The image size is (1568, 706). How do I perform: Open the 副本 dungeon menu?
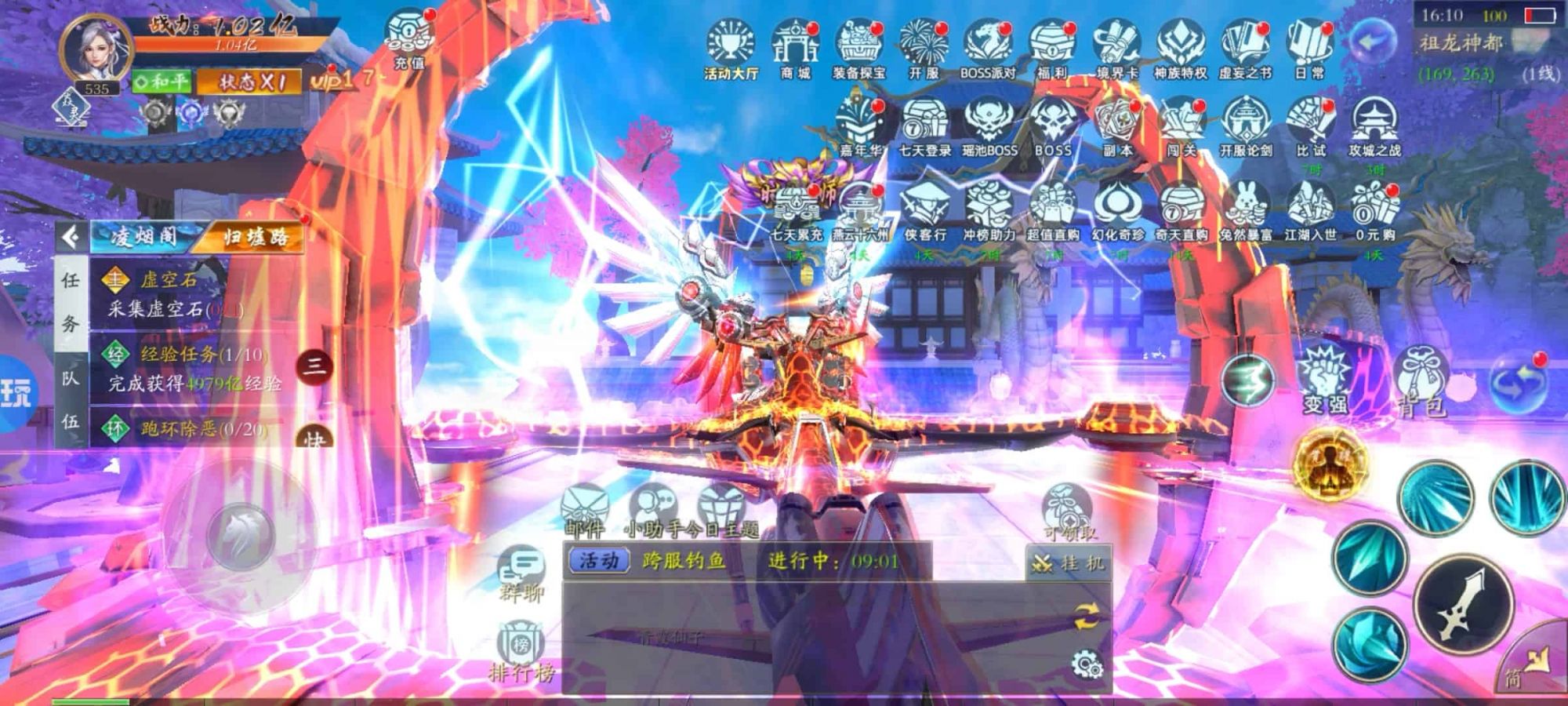tap(1117, 126)
